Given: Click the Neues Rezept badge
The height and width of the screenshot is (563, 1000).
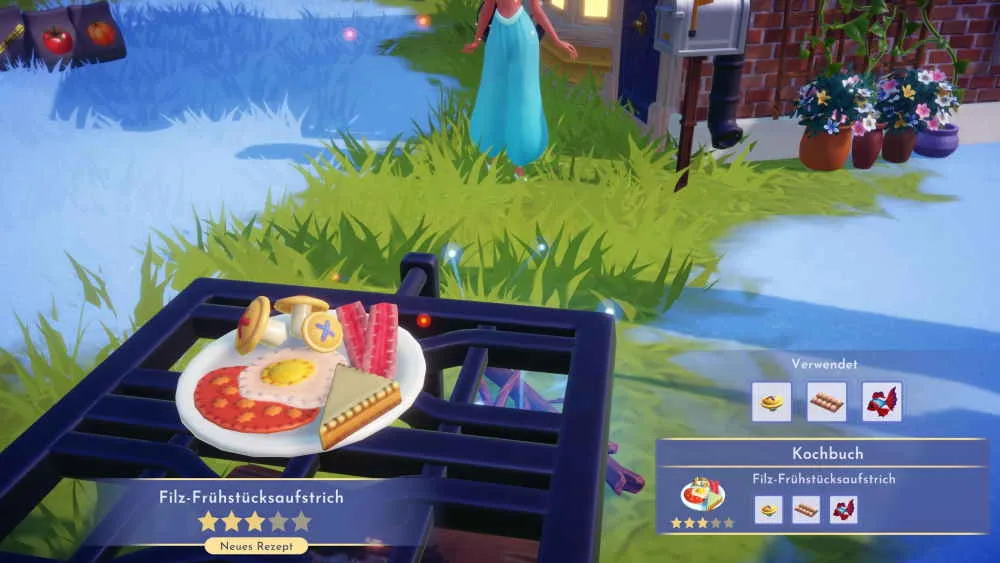Looking at the screenshot, I should (x=256, y=546).
